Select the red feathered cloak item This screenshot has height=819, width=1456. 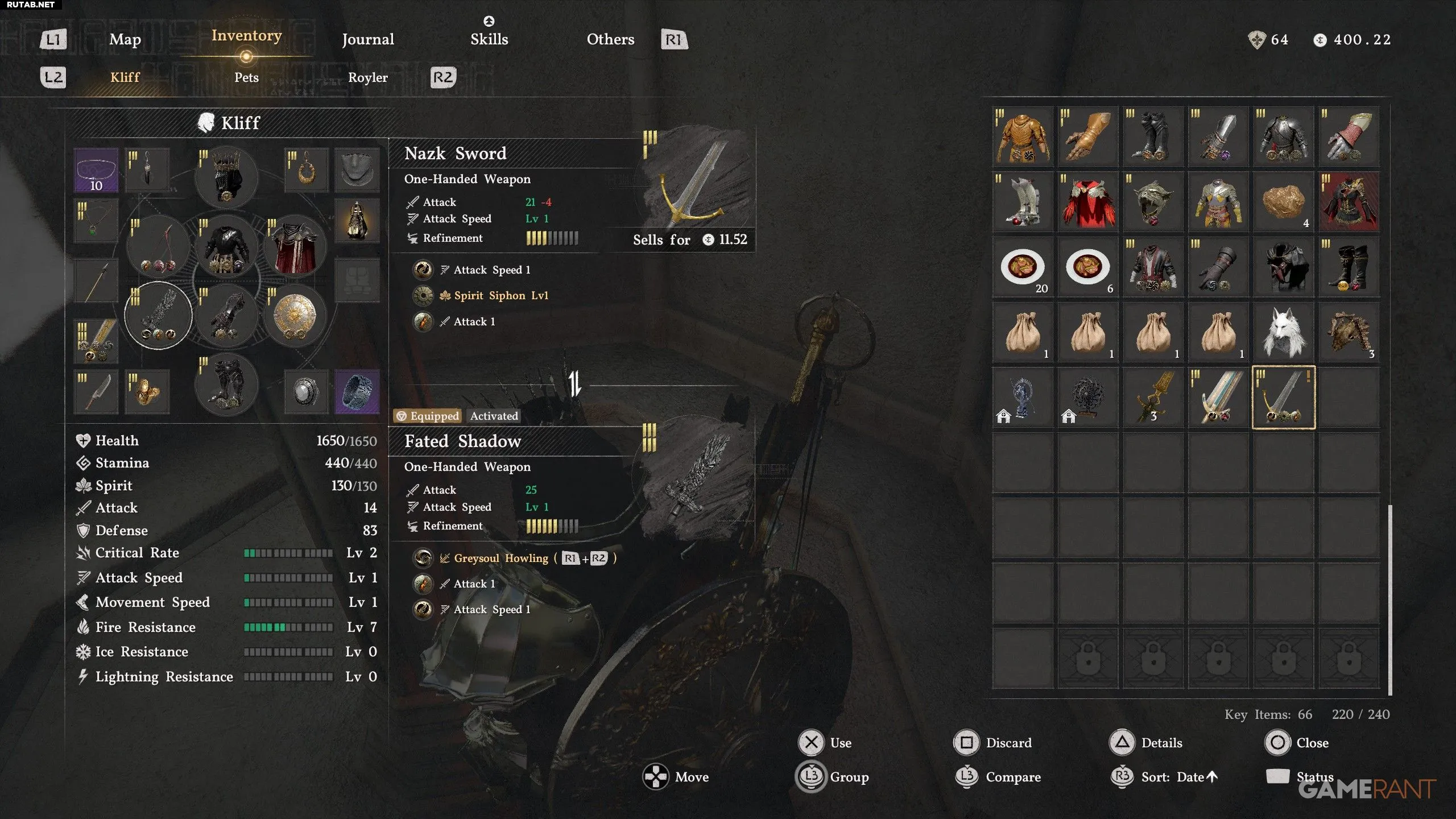[x=1087, y=202]
